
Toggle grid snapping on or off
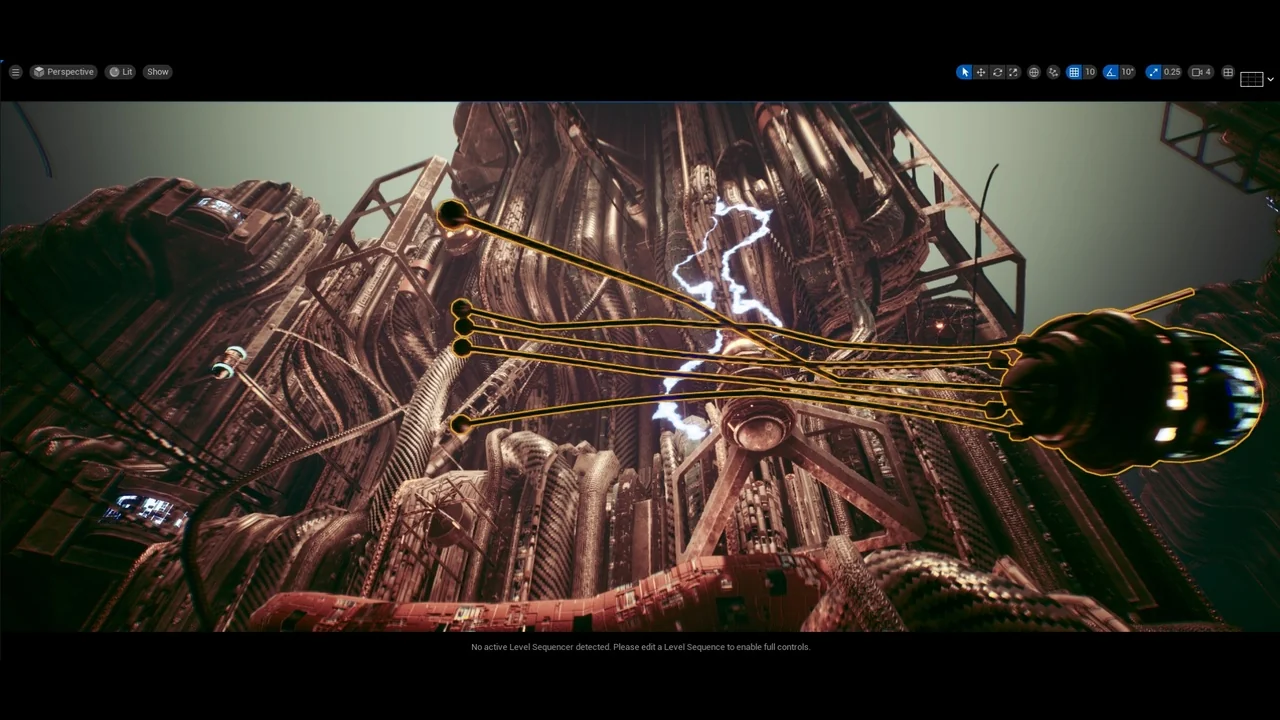1074,71
